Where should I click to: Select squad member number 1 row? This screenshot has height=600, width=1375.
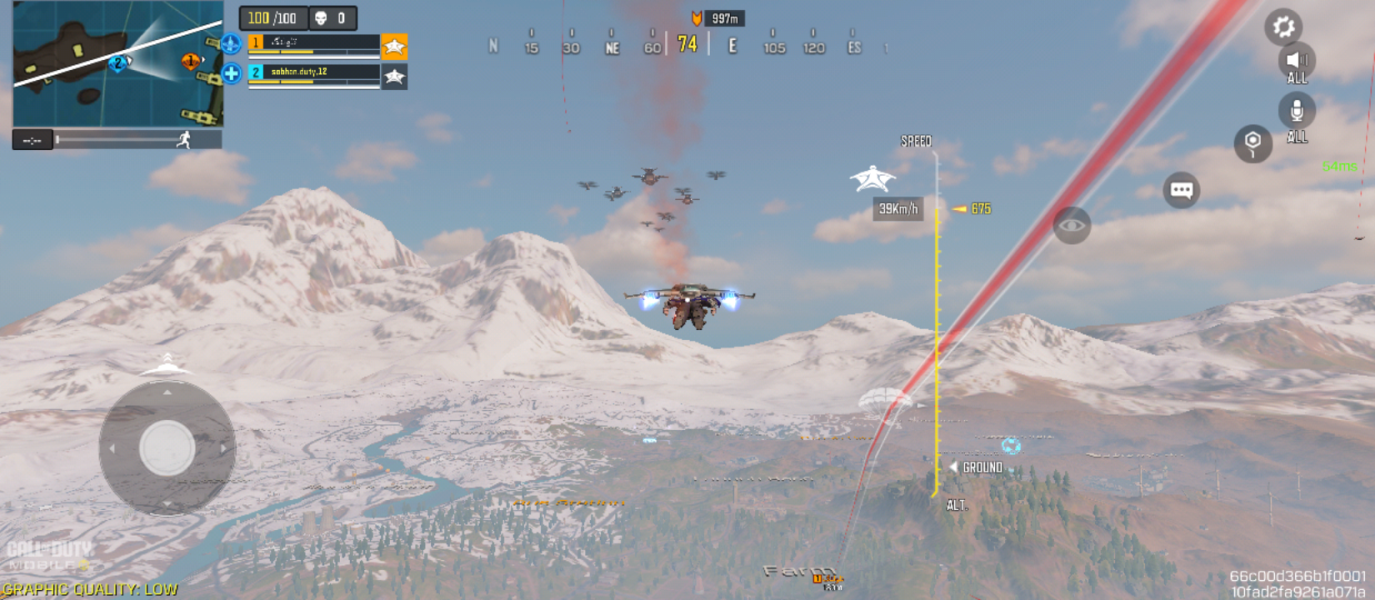click(314, 44)
